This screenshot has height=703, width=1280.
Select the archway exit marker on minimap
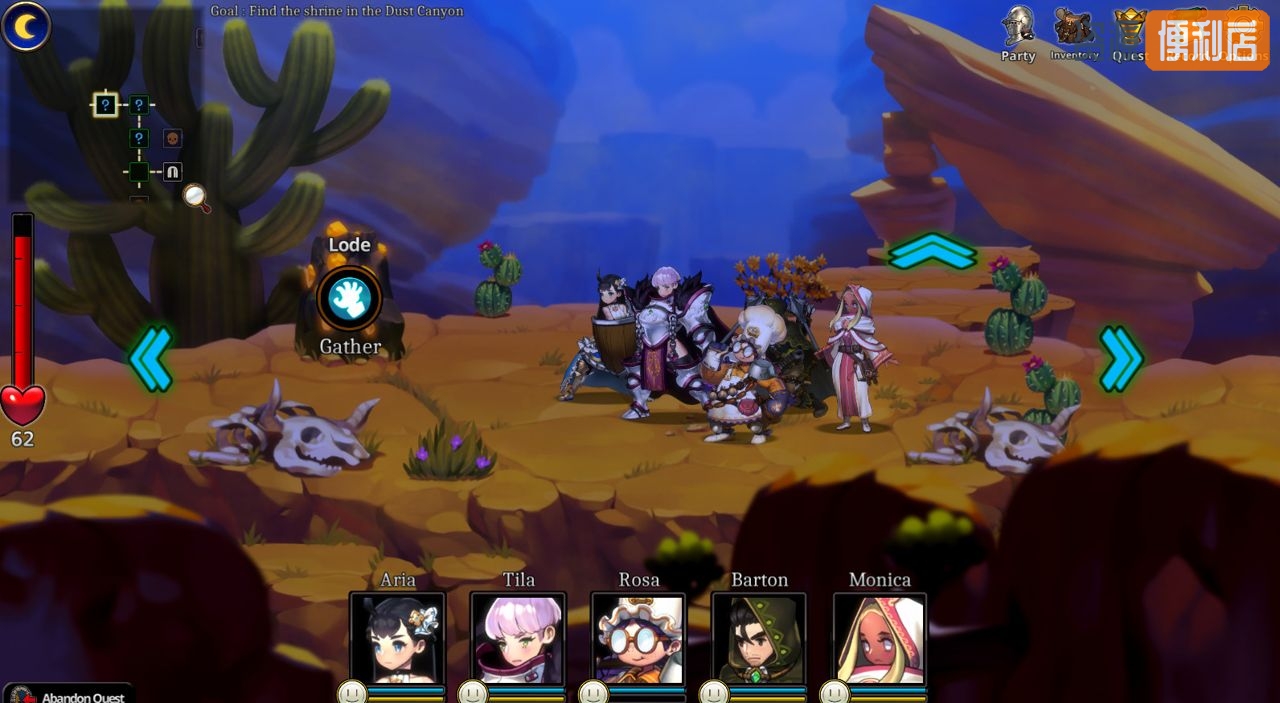[172, 172]
